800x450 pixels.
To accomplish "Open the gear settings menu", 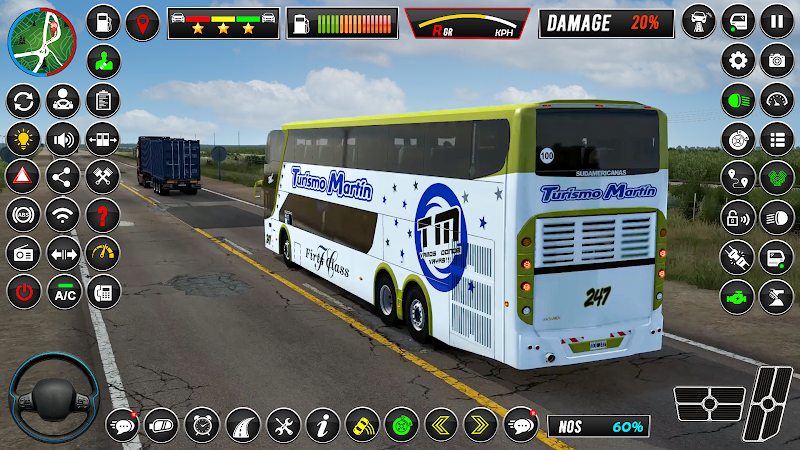I will [x=738, y=60].
